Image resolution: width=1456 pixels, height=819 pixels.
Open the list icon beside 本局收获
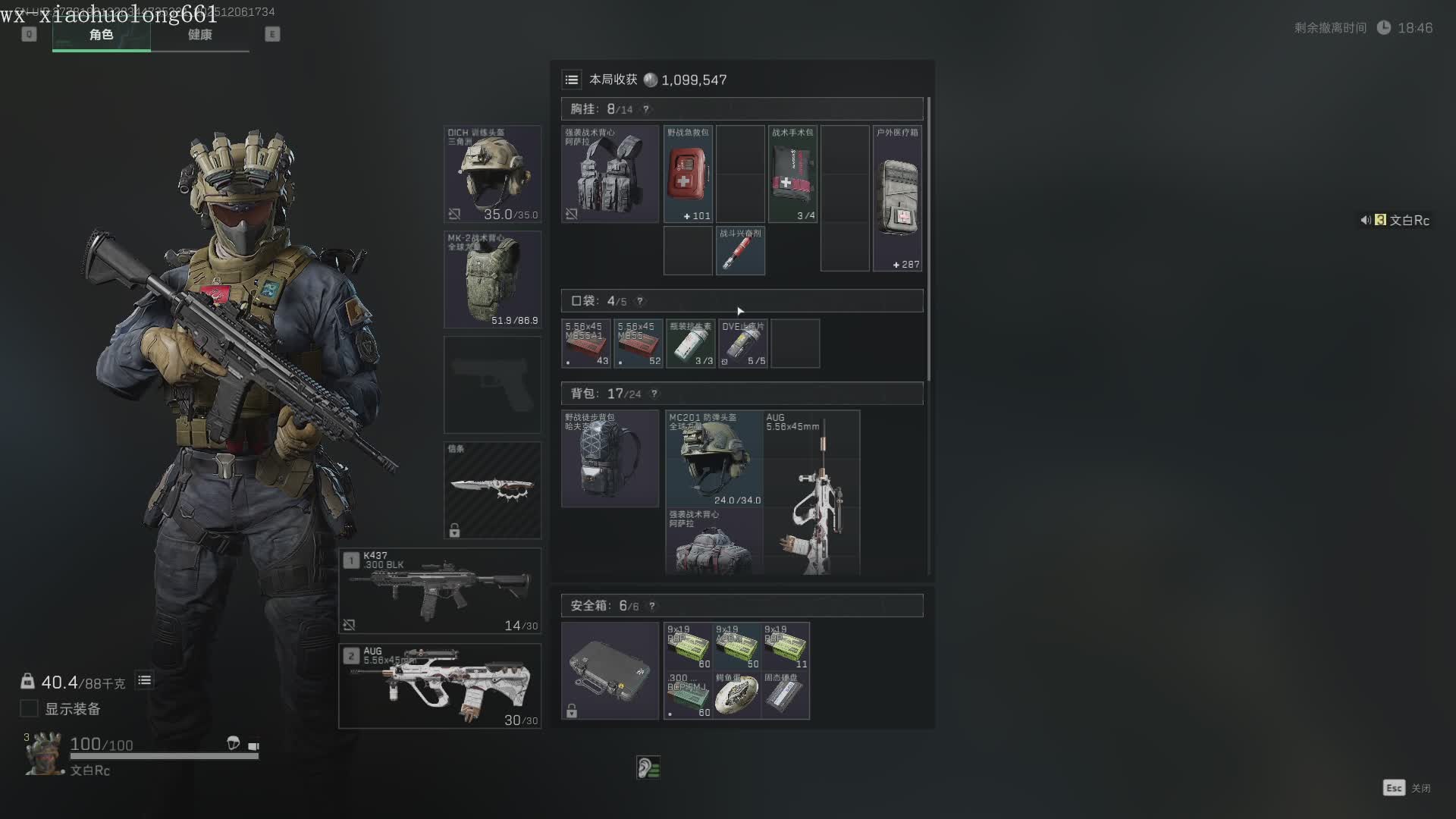[x=572, y=80]
